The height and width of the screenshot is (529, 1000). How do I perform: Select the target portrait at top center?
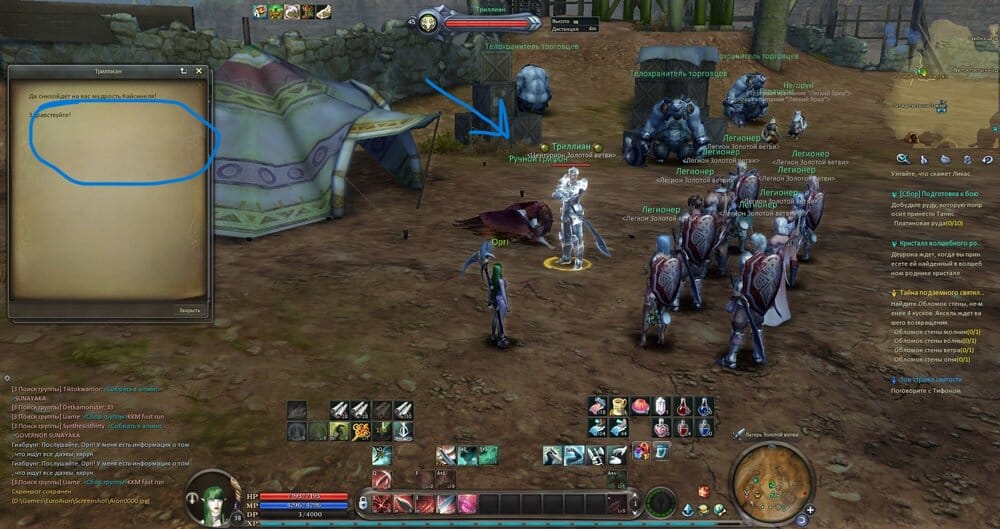click(429, 21)
